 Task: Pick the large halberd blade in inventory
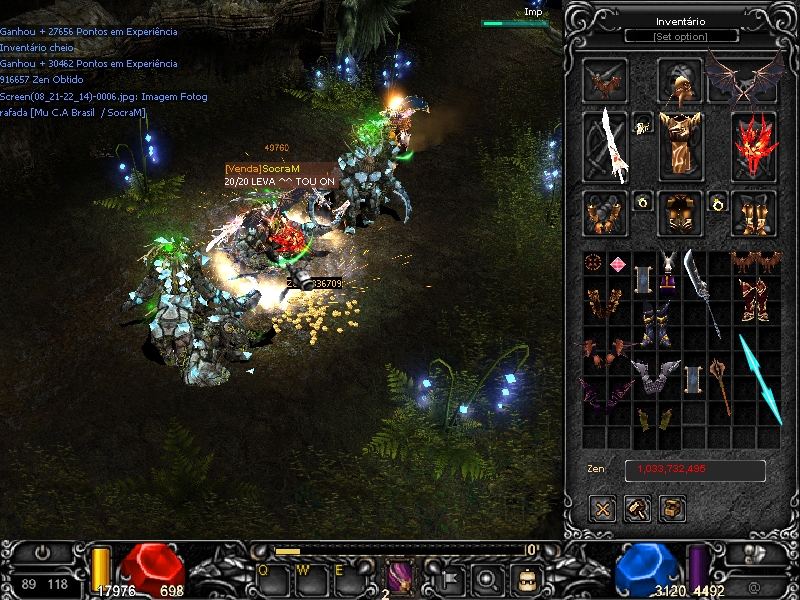tap(701, 290)
